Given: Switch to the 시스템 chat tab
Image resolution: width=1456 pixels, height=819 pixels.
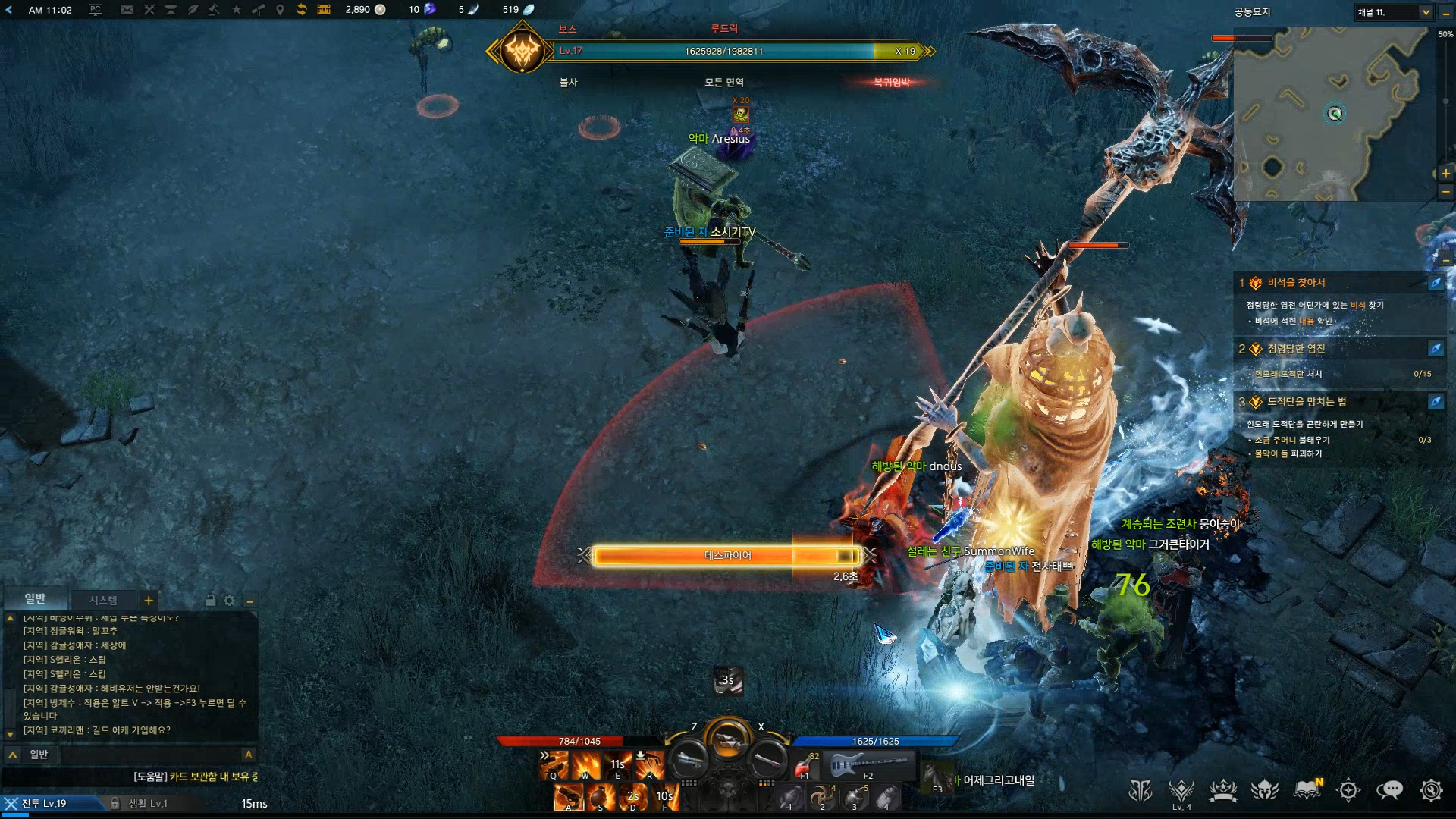Looking at the screenshot, I should (103, 600).
